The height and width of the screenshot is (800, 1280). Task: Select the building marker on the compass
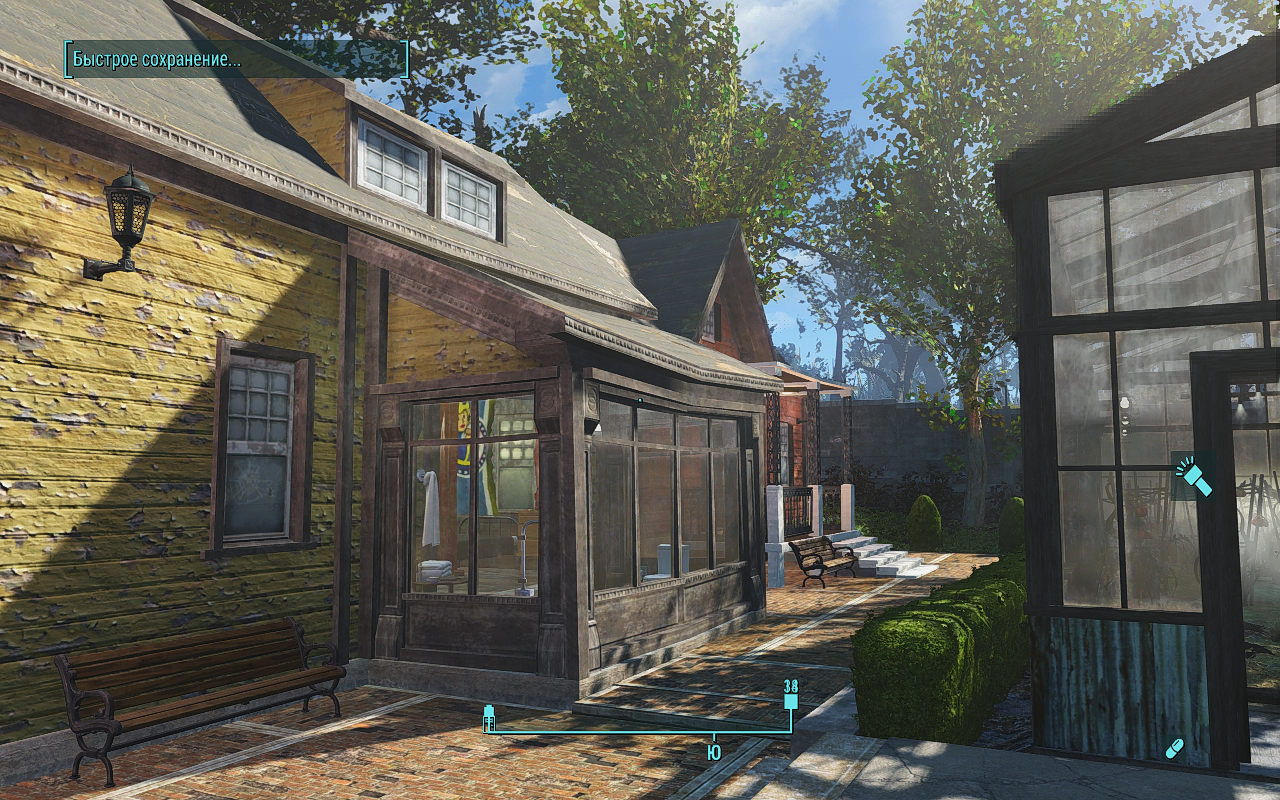(489, 718)
